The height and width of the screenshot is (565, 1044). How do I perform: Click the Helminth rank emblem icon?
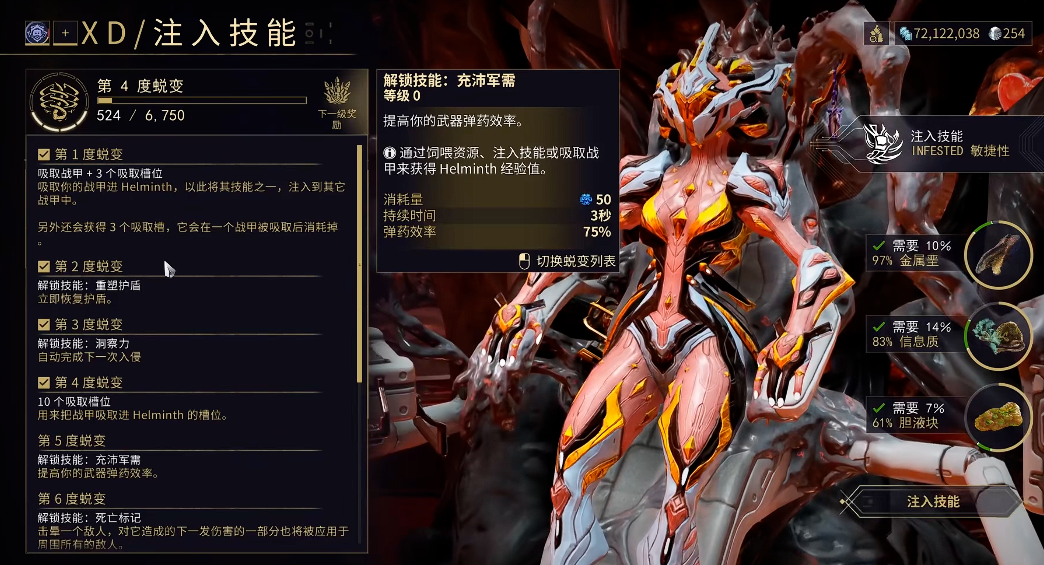tap(59, 101)
